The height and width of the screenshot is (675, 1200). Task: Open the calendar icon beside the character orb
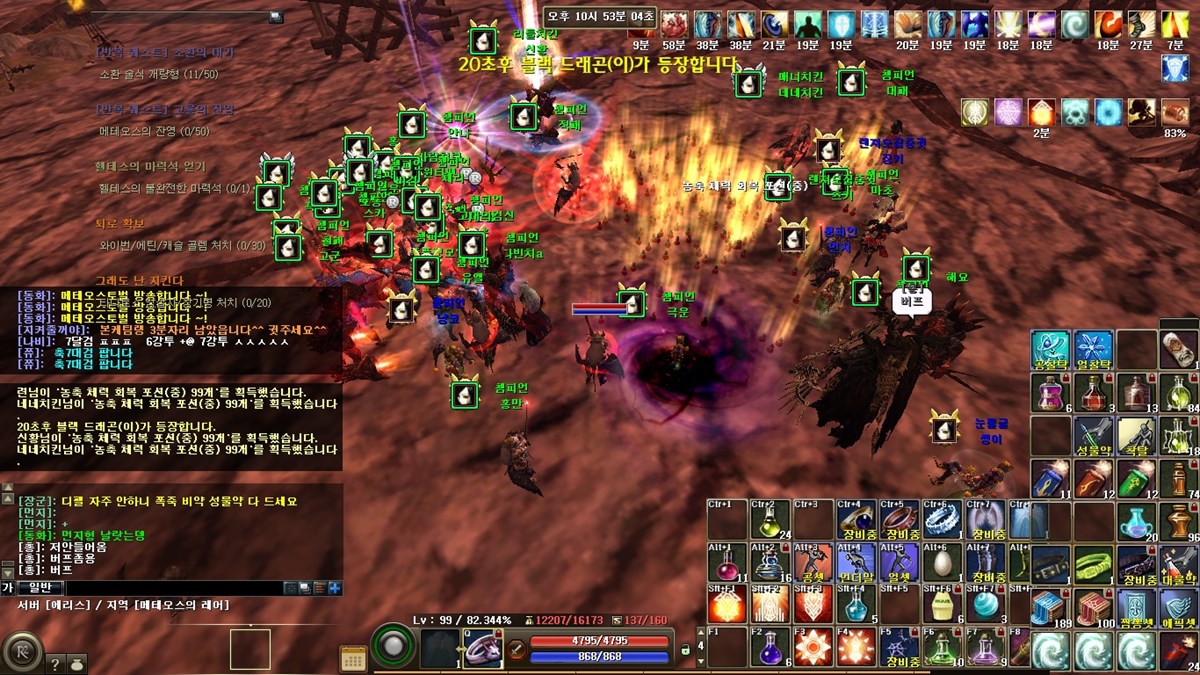(x=353, y=658)
